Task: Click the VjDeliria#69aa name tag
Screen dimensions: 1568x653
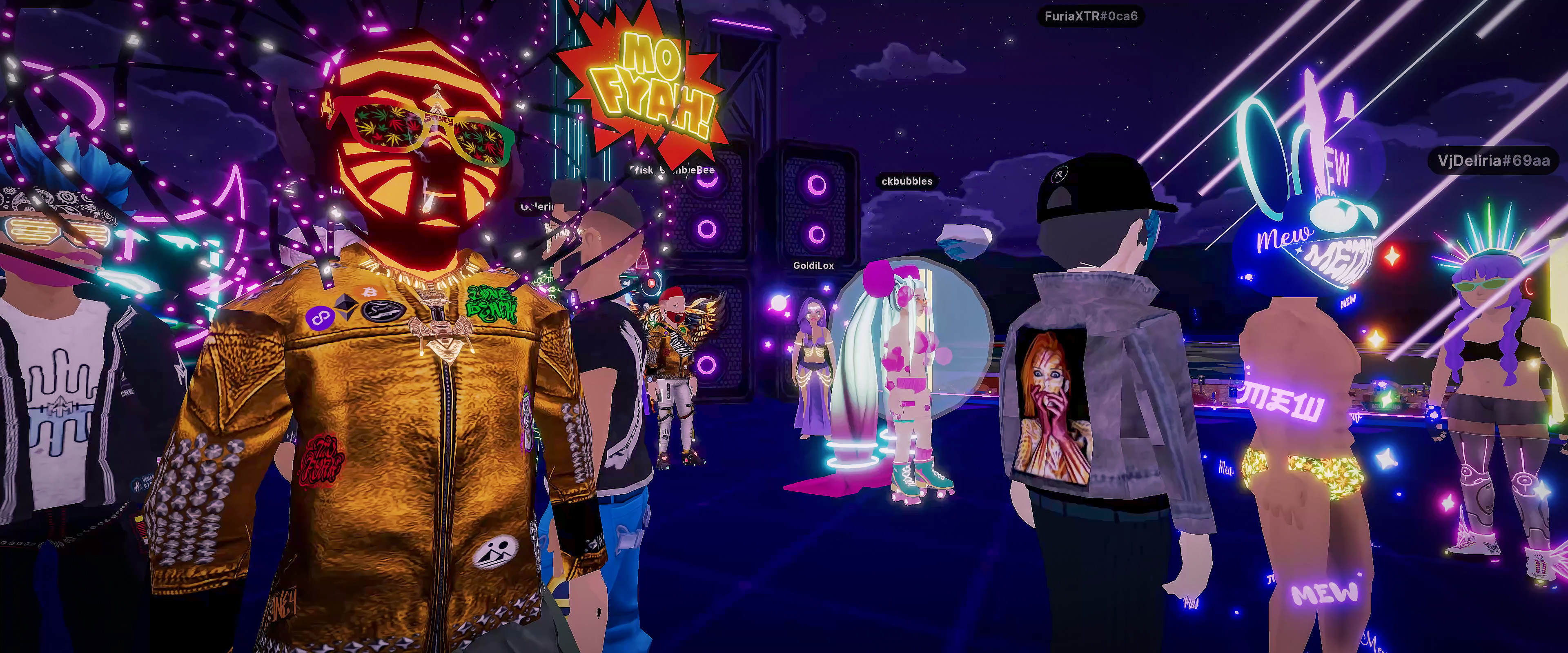Action: [1493, 161]
